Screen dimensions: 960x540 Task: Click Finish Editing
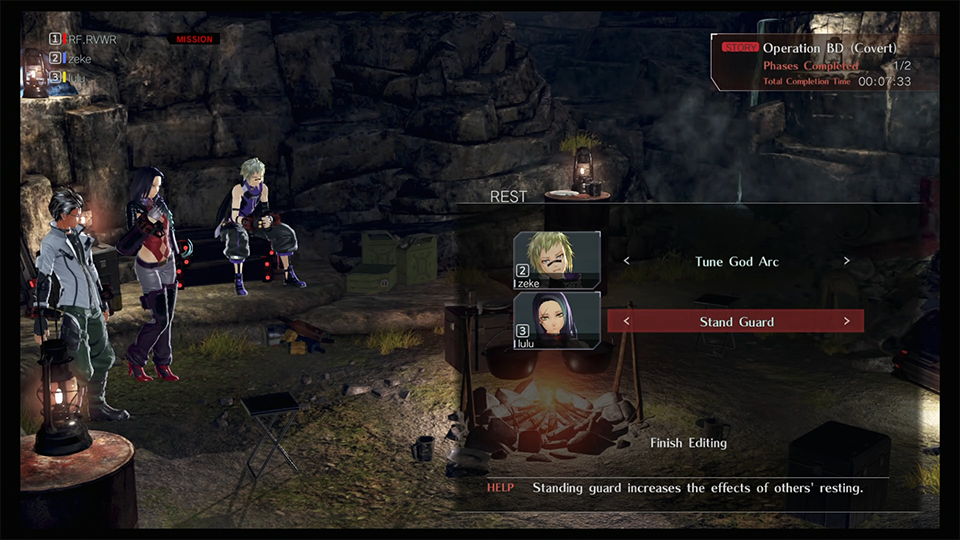688,442
